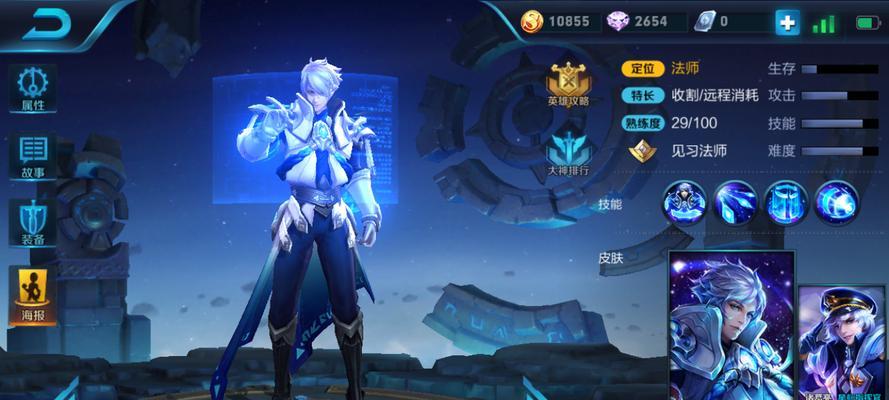Select the skill icon with the glowing pillar

[786, 203]
